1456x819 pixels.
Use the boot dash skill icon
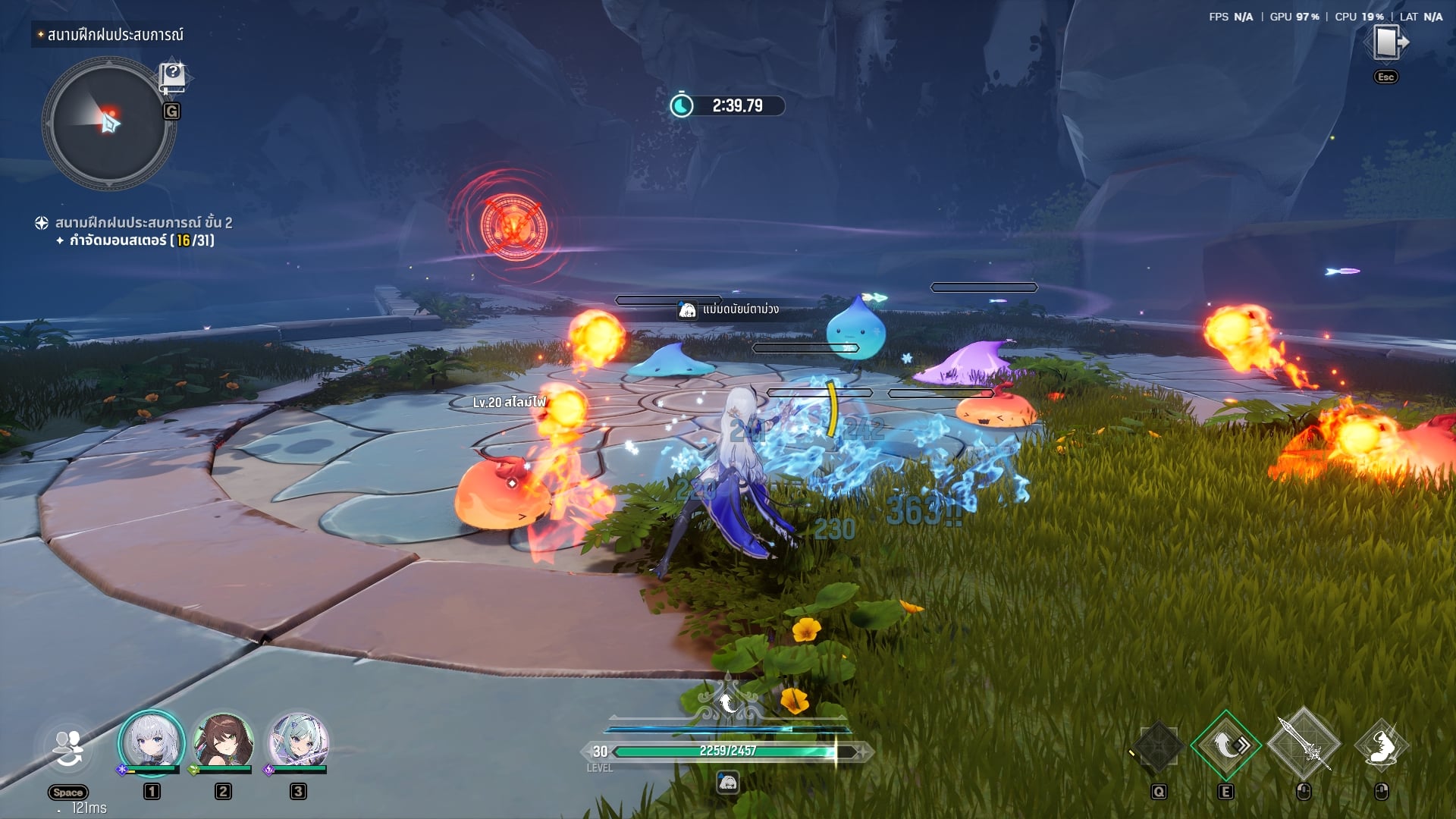(1381, 747)
